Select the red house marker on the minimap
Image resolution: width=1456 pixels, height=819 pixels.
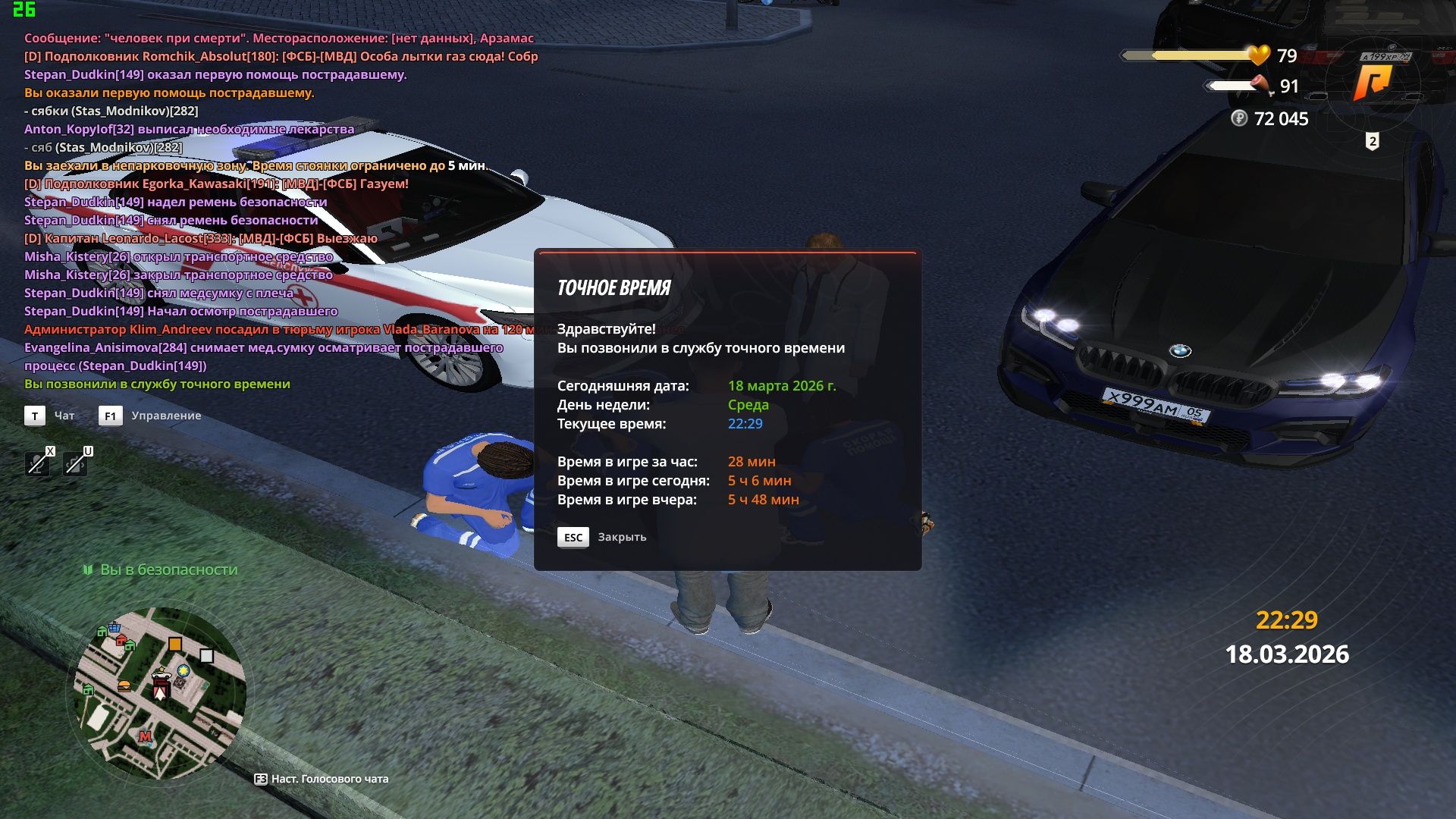tap(121, 641)
